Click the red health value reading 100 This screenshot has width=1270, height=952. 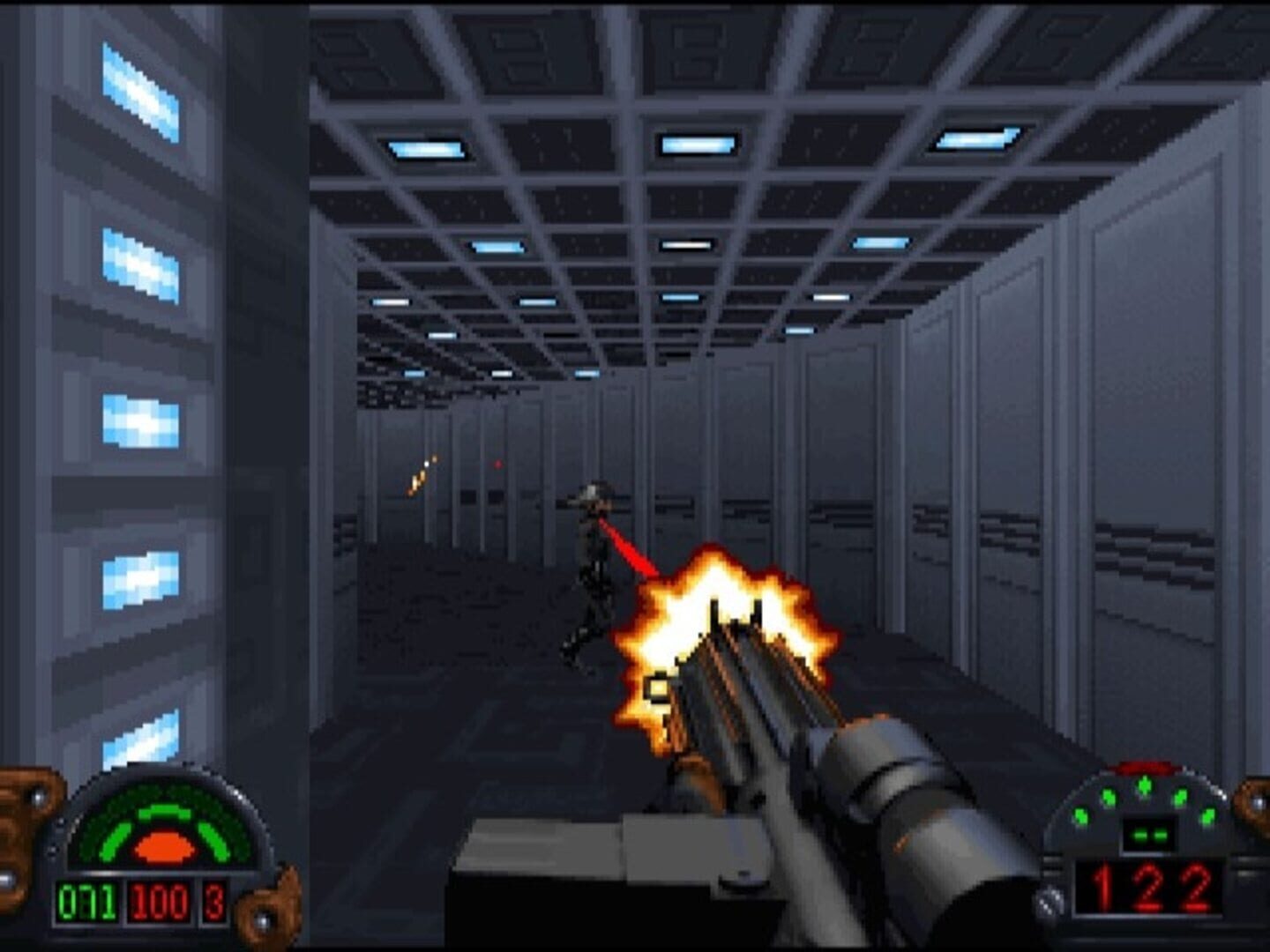coord(159,901)
